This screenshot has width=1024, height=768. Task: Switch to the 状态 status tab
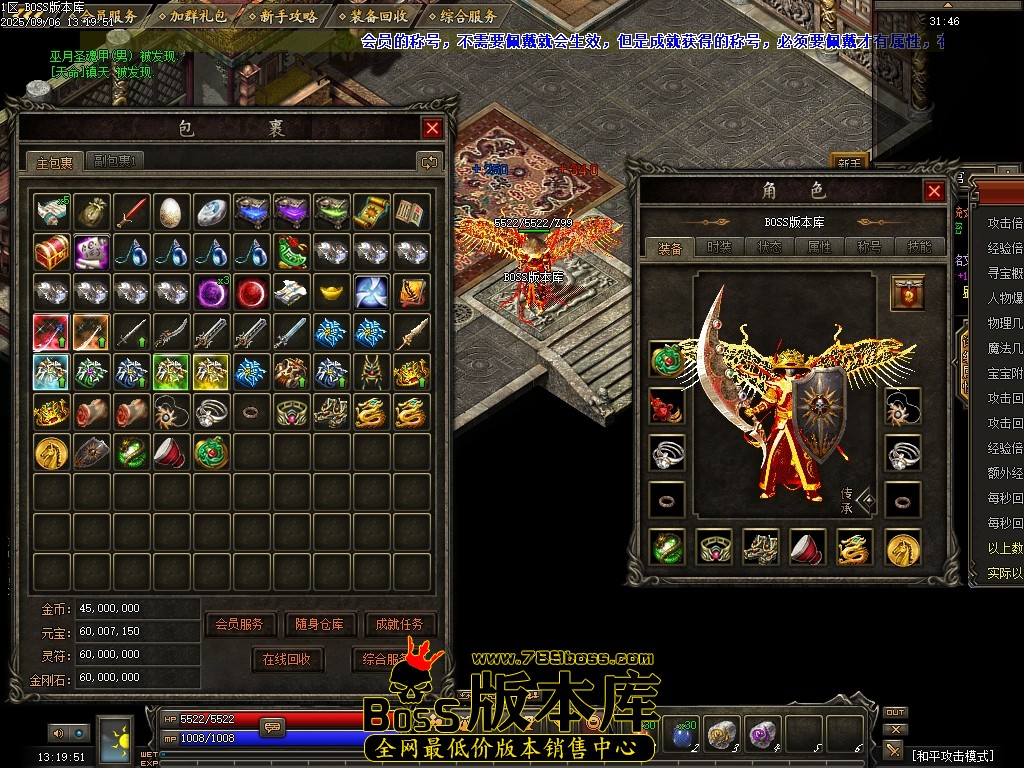pos(769,247)
